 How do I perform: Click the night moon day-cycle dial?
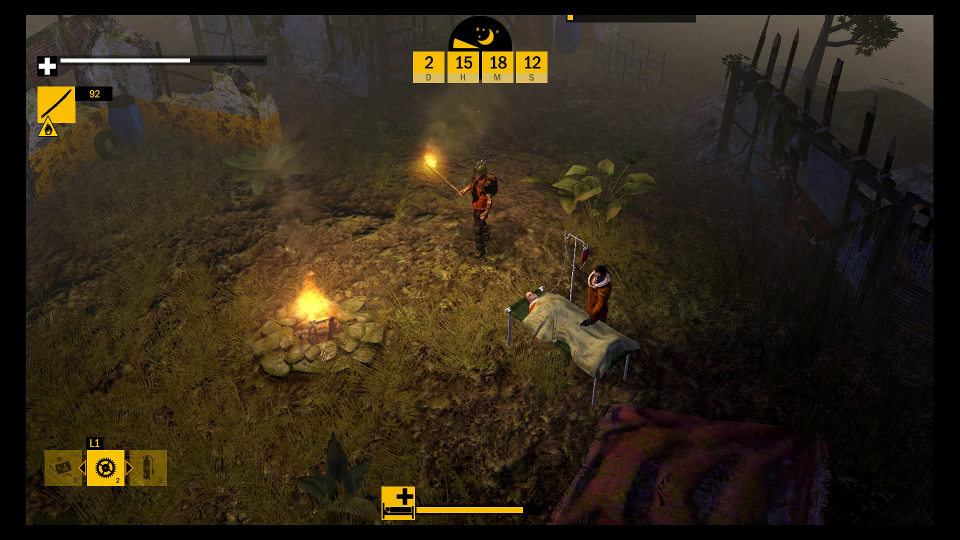pyautogui.click(x=480, y=35)
